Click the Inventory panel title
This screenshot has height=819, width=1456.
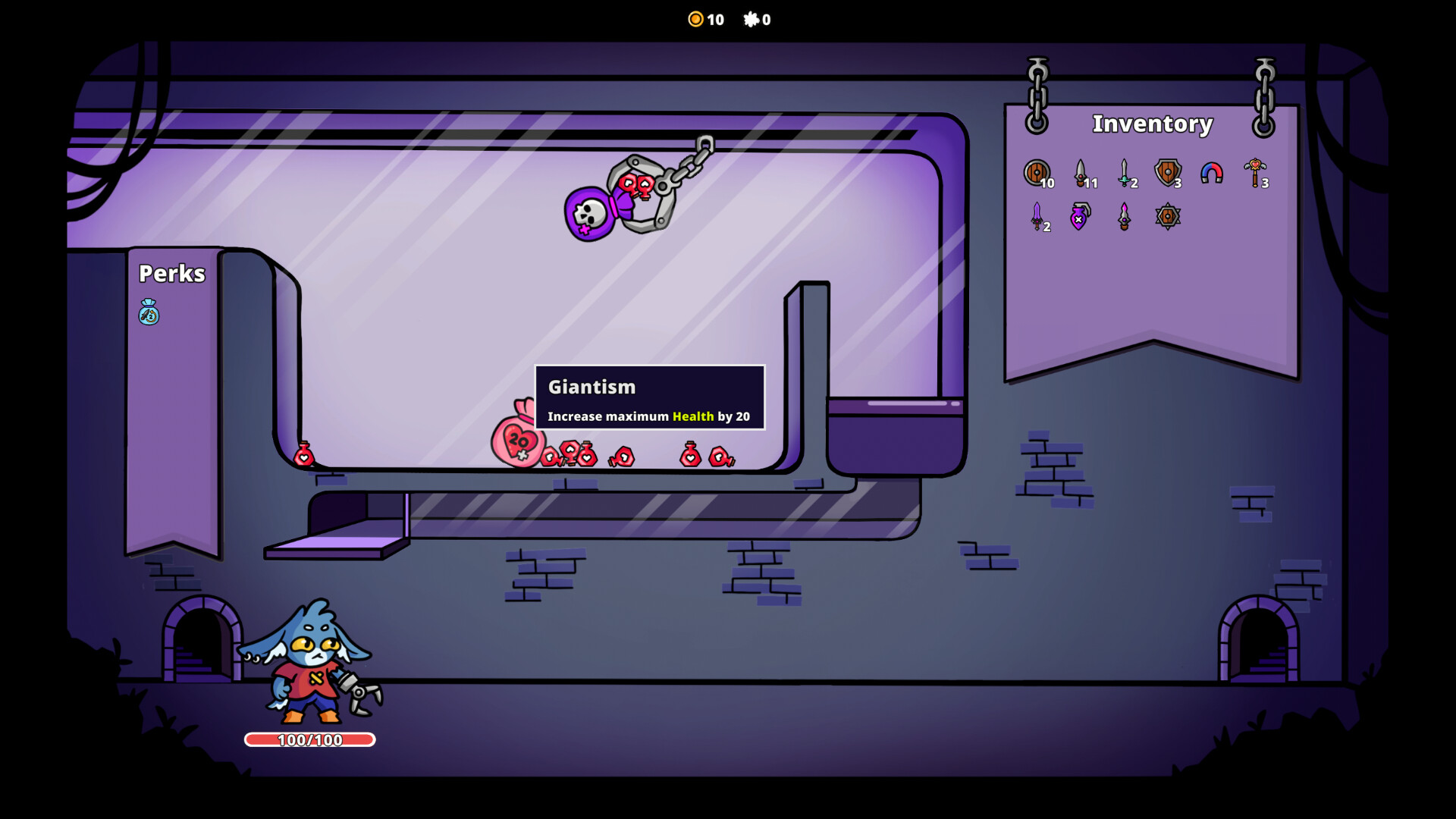pyautogui.click(x=1152, y=124)
